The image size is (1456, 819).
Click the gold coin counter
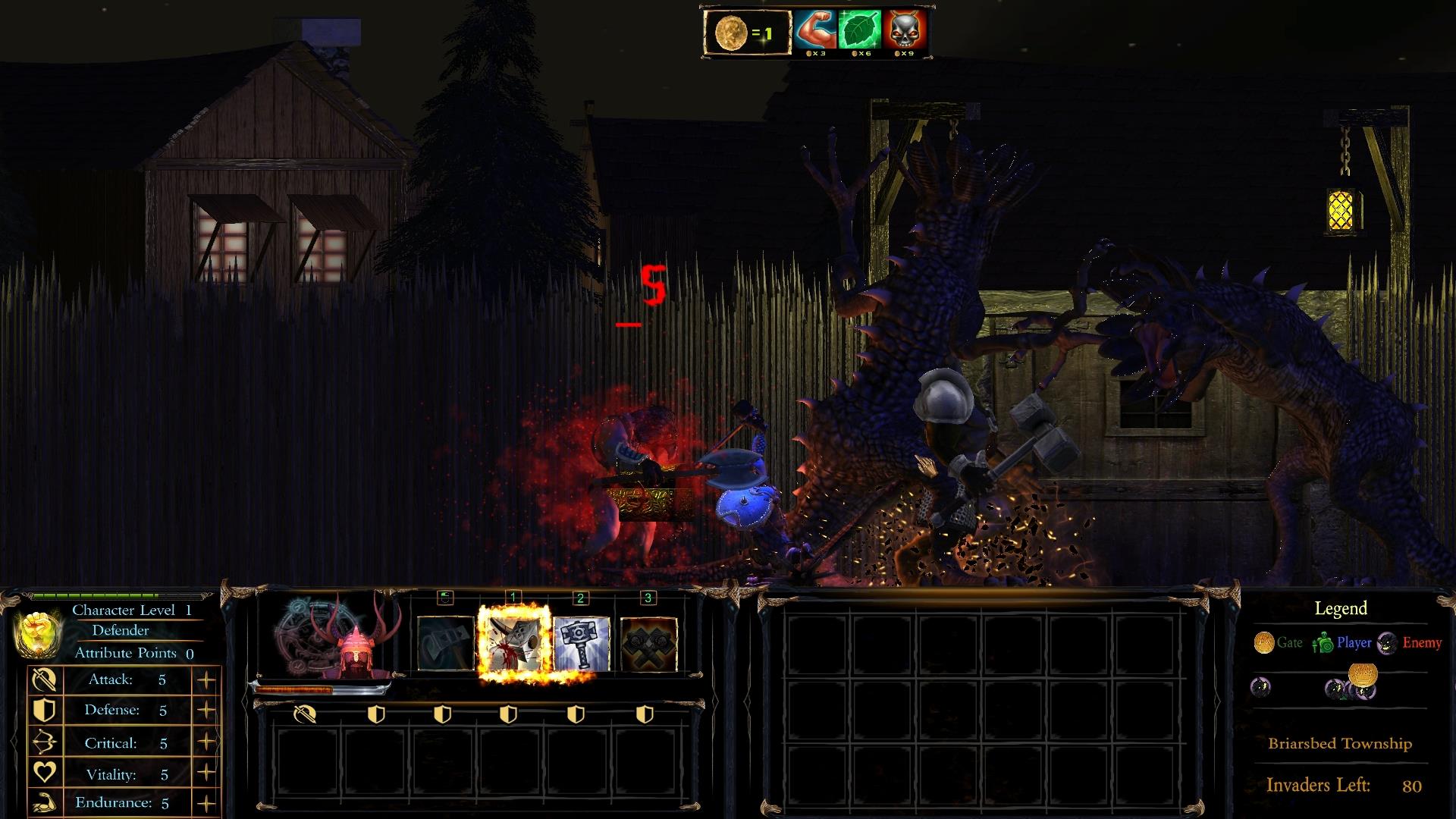[x=745, y=33]
